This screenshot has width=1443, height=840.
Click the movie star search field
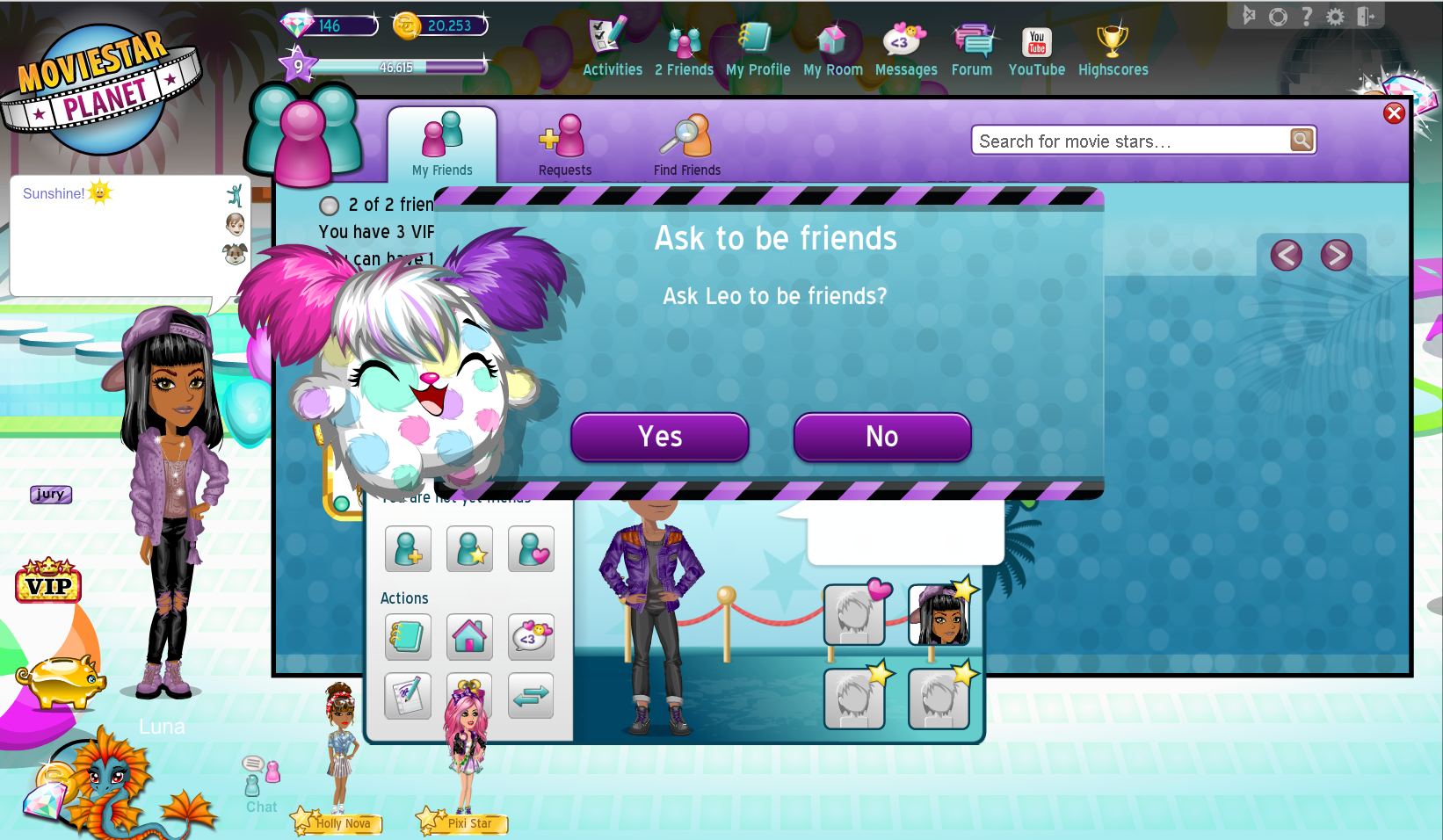click(1129, 141)
